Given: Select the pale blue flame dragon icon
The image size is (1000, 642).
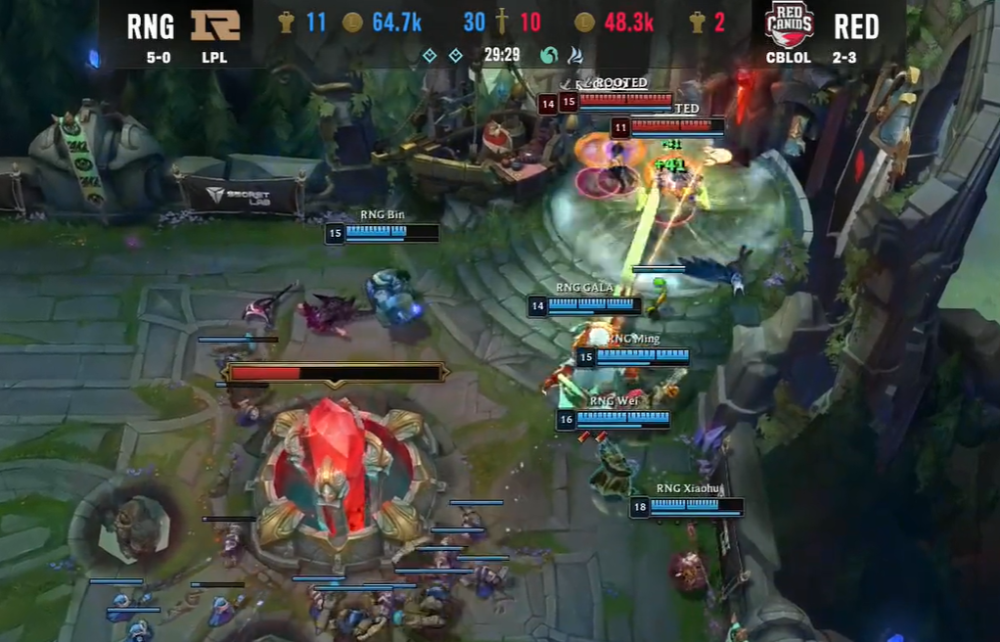Looking at the screenshot, I should coord(575,55).
